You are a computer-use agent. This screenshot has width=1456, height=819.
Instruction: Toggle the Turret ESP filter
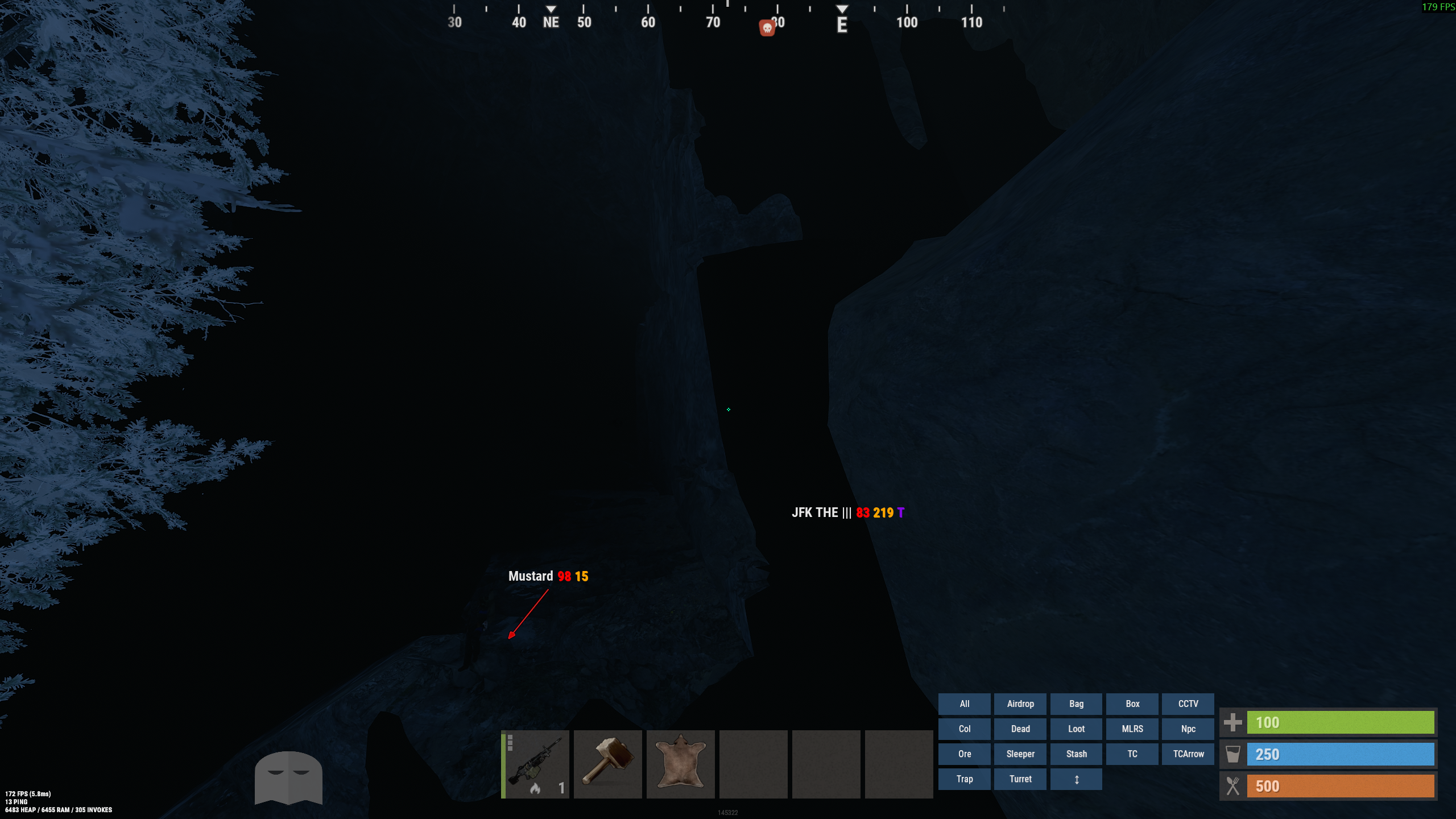(1020, 779)
